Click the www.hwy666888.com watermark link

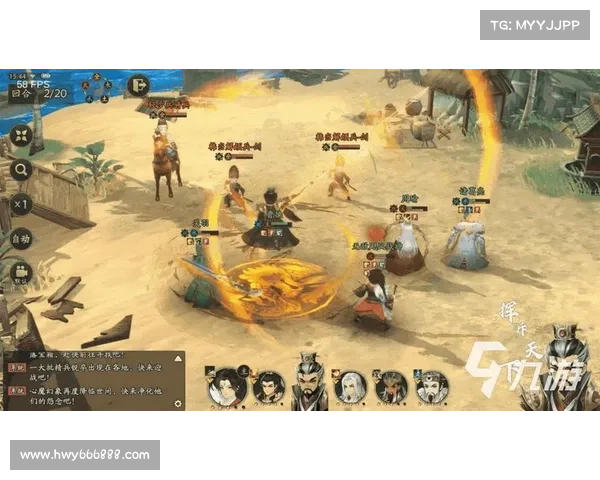pos(84,455)
